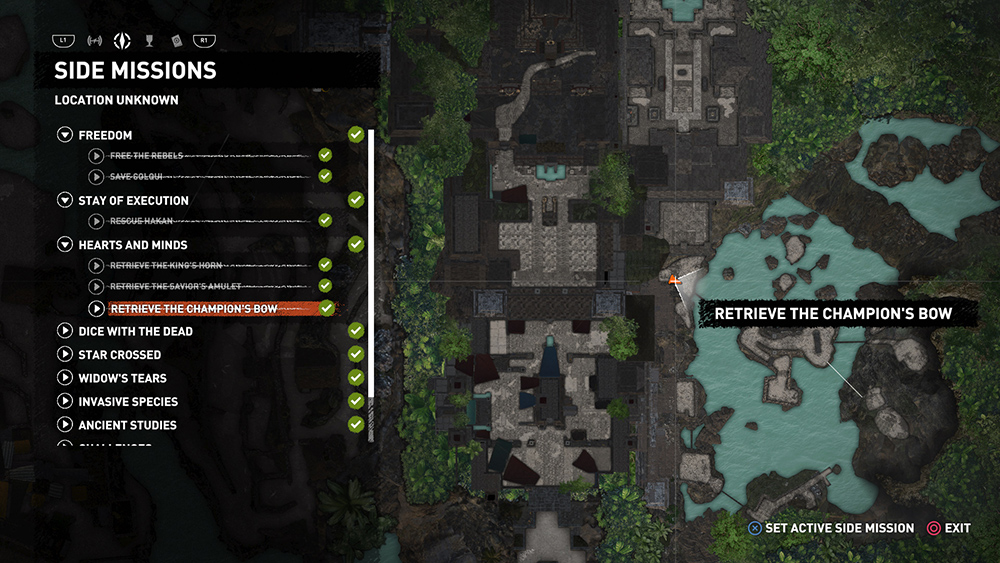This screenshot has width=1000, height=563.
Task: Expand the Invasive Species mission
Action: [65, 401]
